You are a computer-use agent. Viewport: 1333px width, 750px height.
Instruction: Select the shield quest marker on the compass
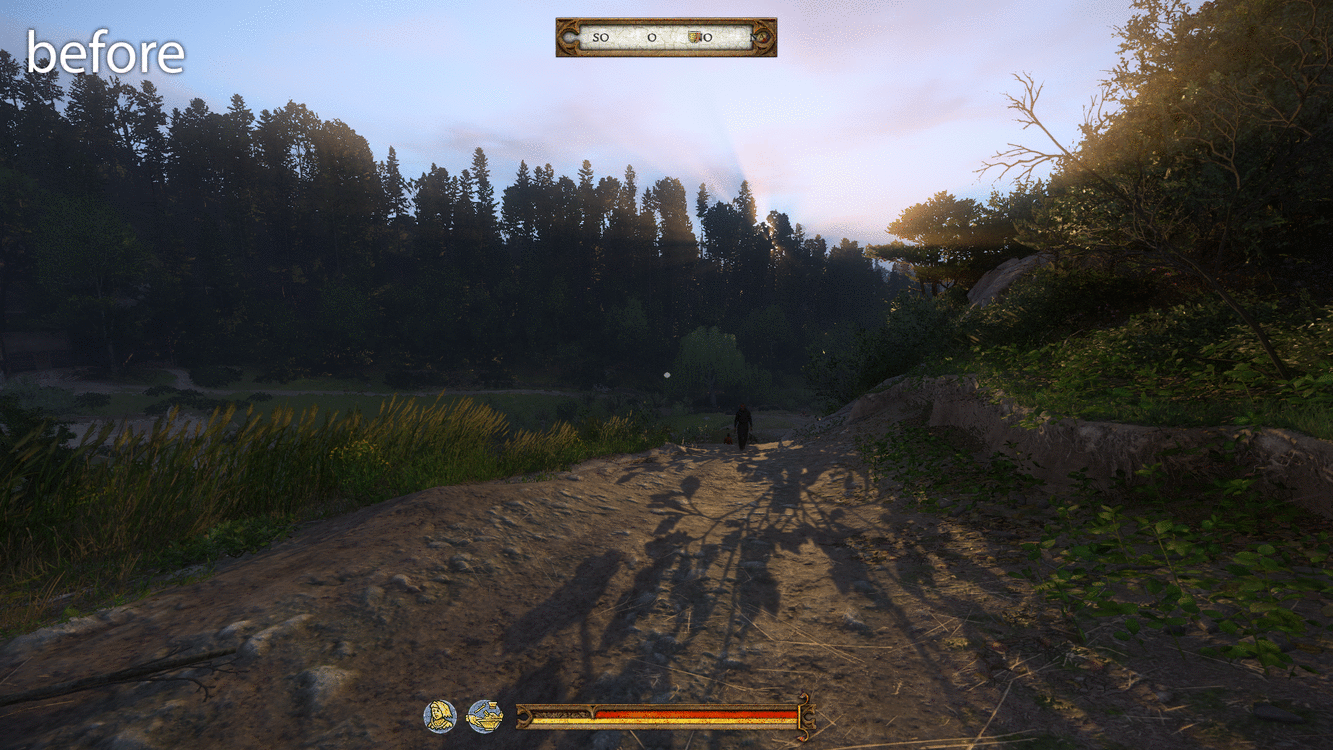[x=695, y=37]
